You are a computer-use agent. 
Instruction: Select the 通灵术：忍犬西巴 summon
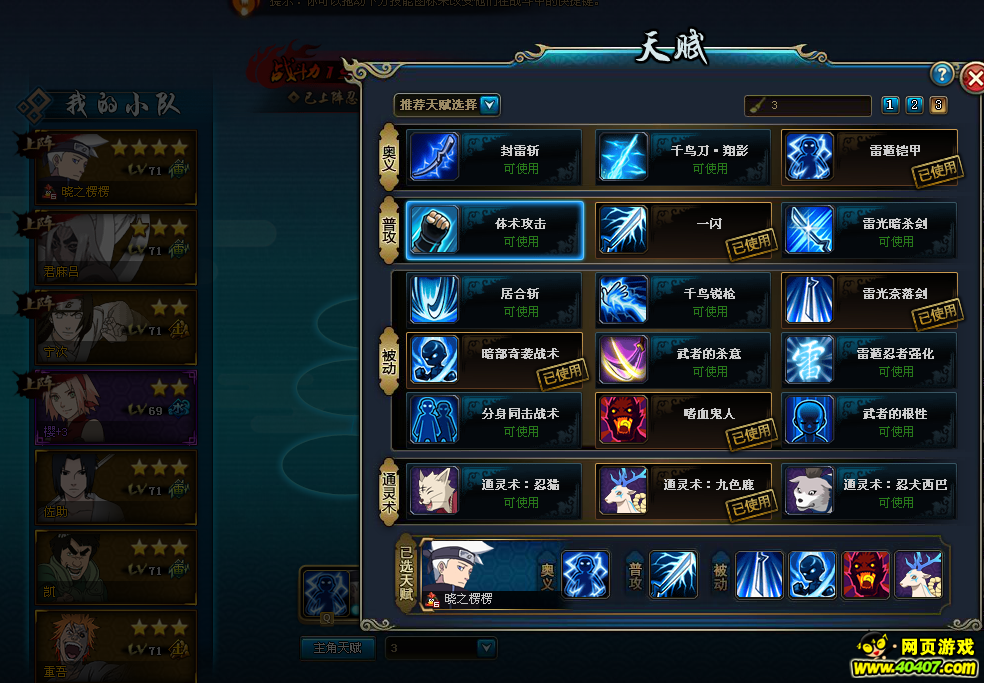click(x=869, y=491)
